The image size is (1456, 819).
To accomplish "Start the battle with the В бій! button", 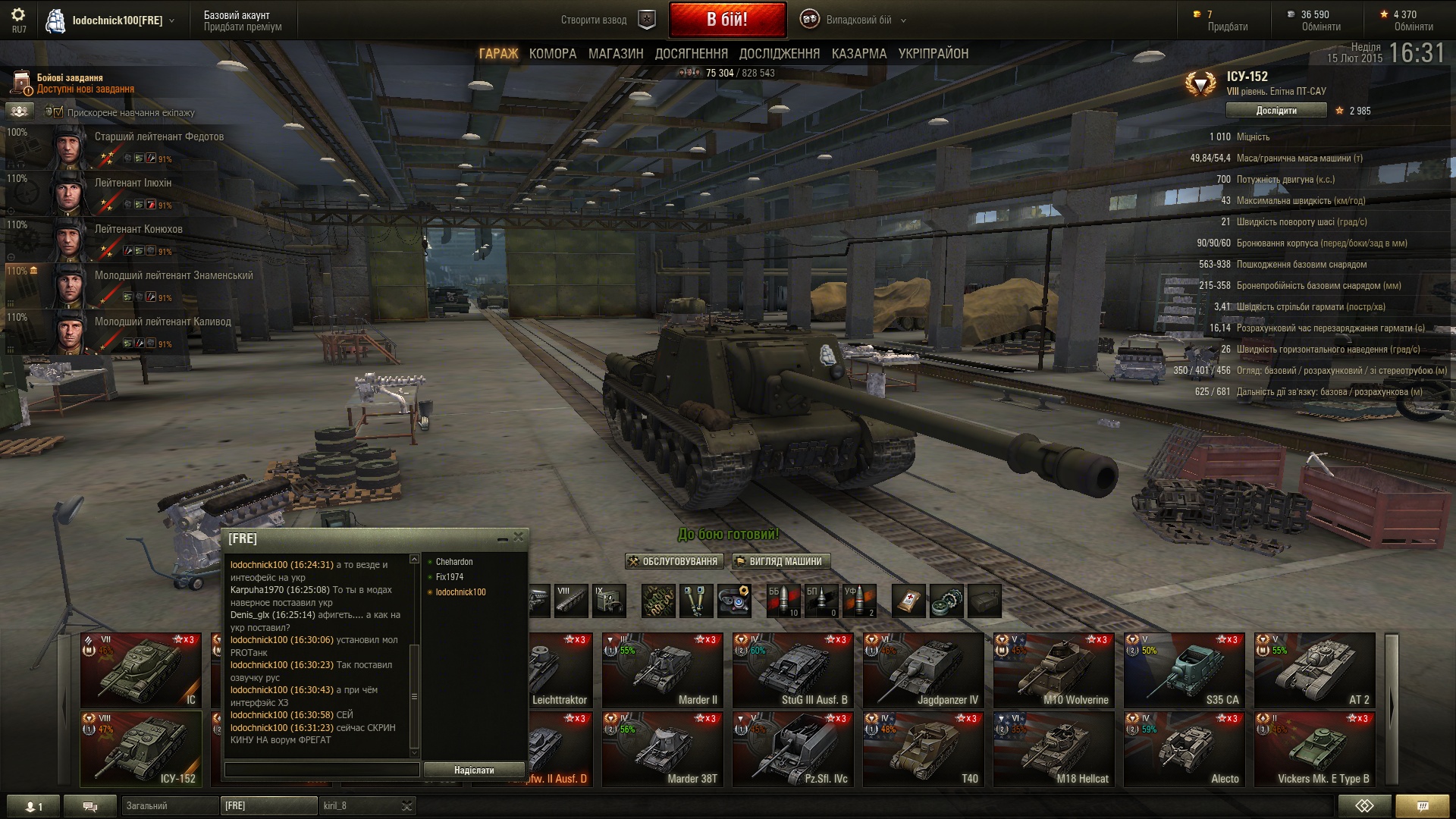I will tap(727, 20).
